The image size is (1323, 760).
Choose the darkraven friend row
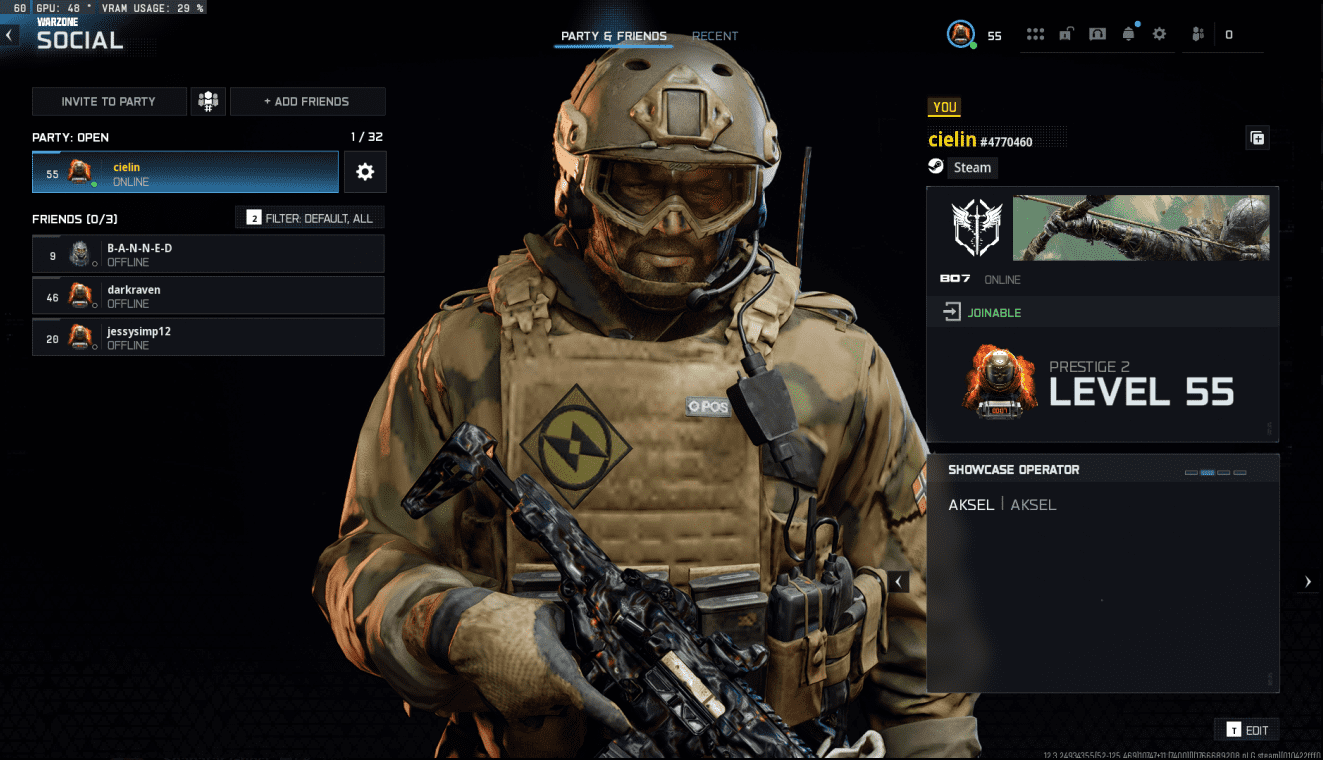pyautogui.click(x=208, y=296)
